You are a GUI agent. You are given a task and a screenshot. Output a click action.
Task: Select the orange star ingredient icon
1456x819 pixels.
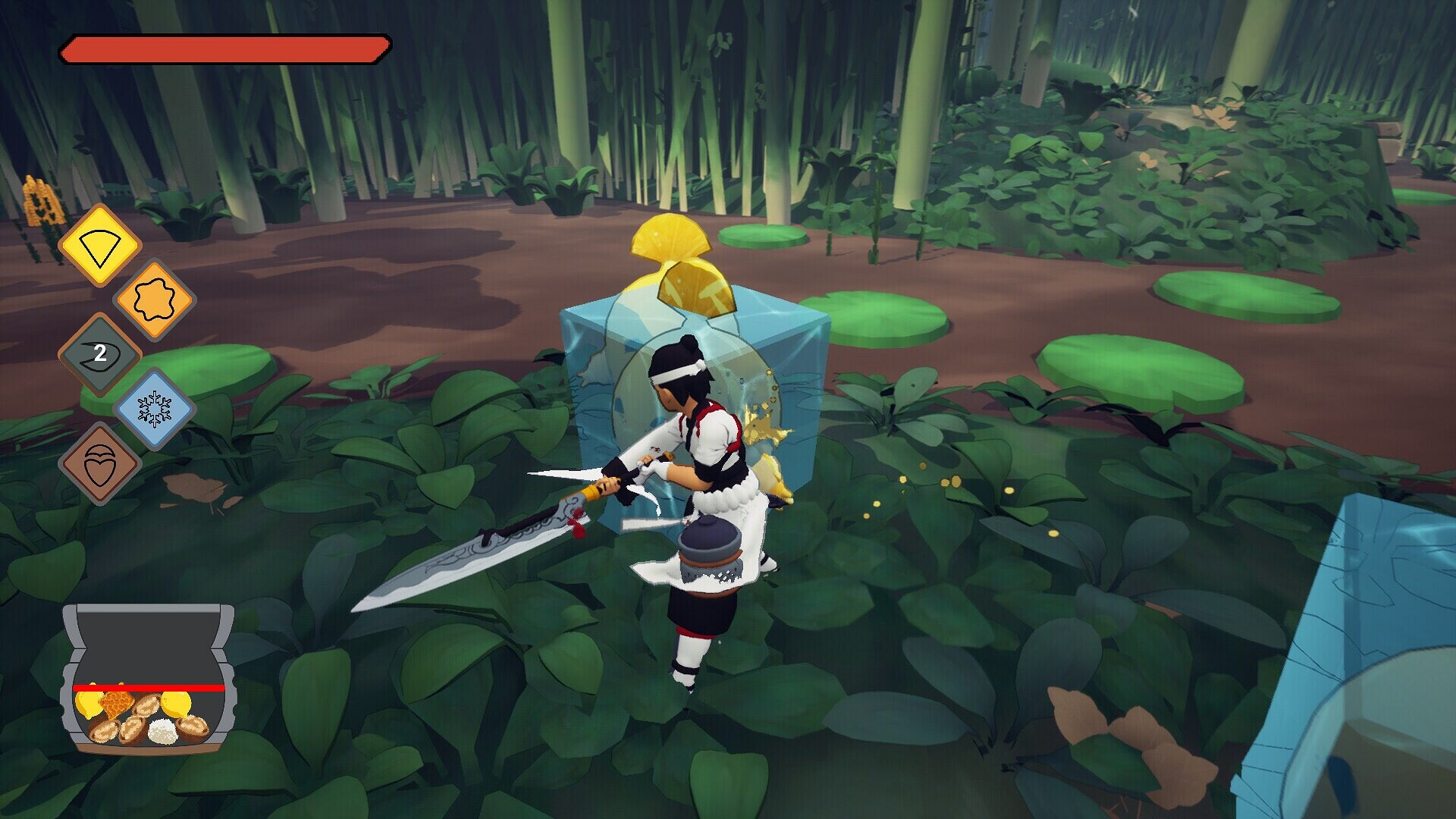click(155, 297)
